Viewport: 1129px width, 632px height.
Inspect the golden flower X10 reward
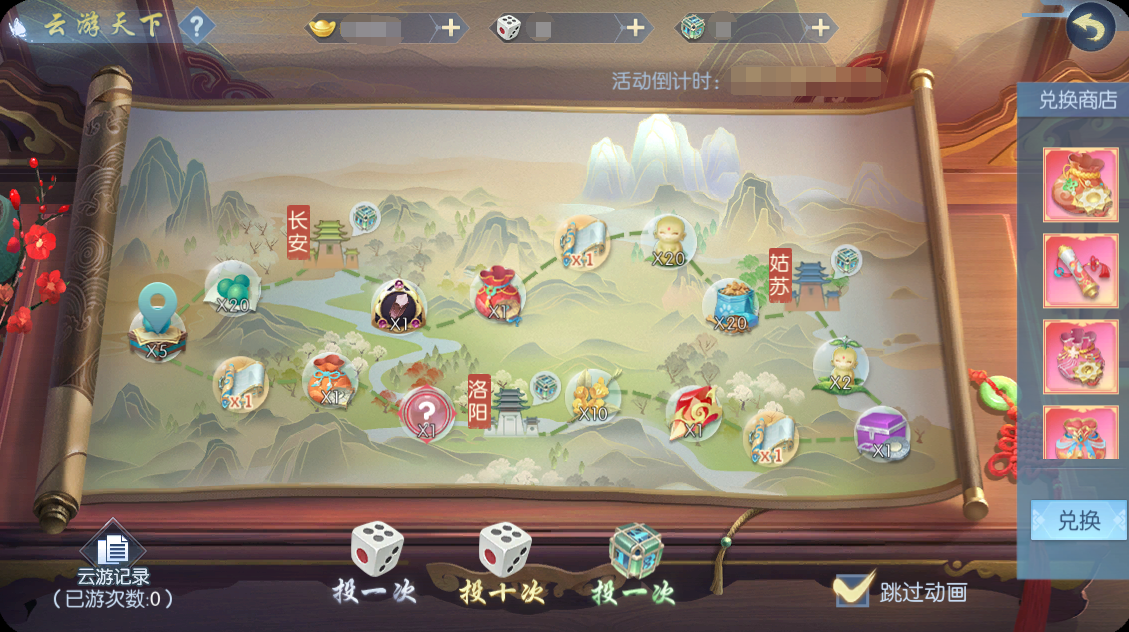592,395
